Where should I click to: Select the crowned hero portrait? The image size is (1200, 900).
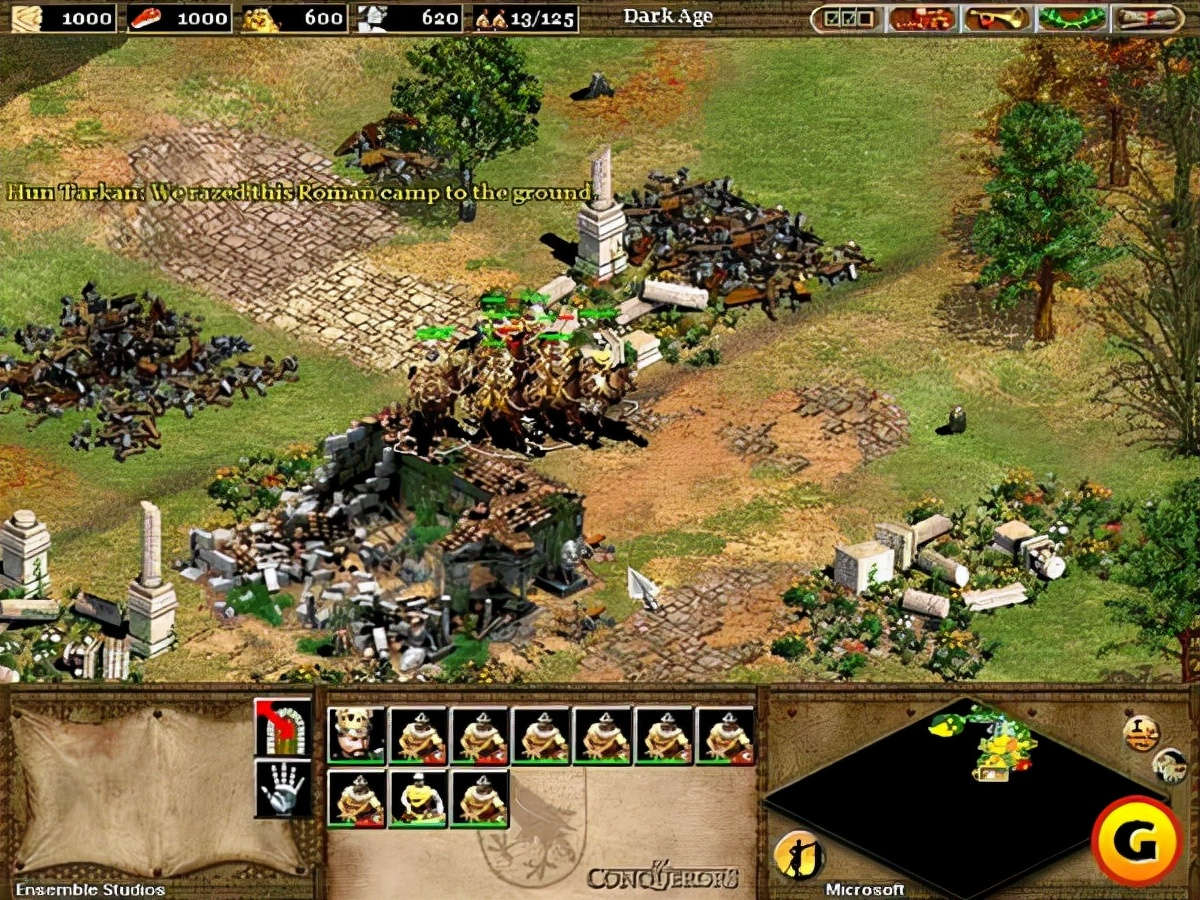coord(357,736)
